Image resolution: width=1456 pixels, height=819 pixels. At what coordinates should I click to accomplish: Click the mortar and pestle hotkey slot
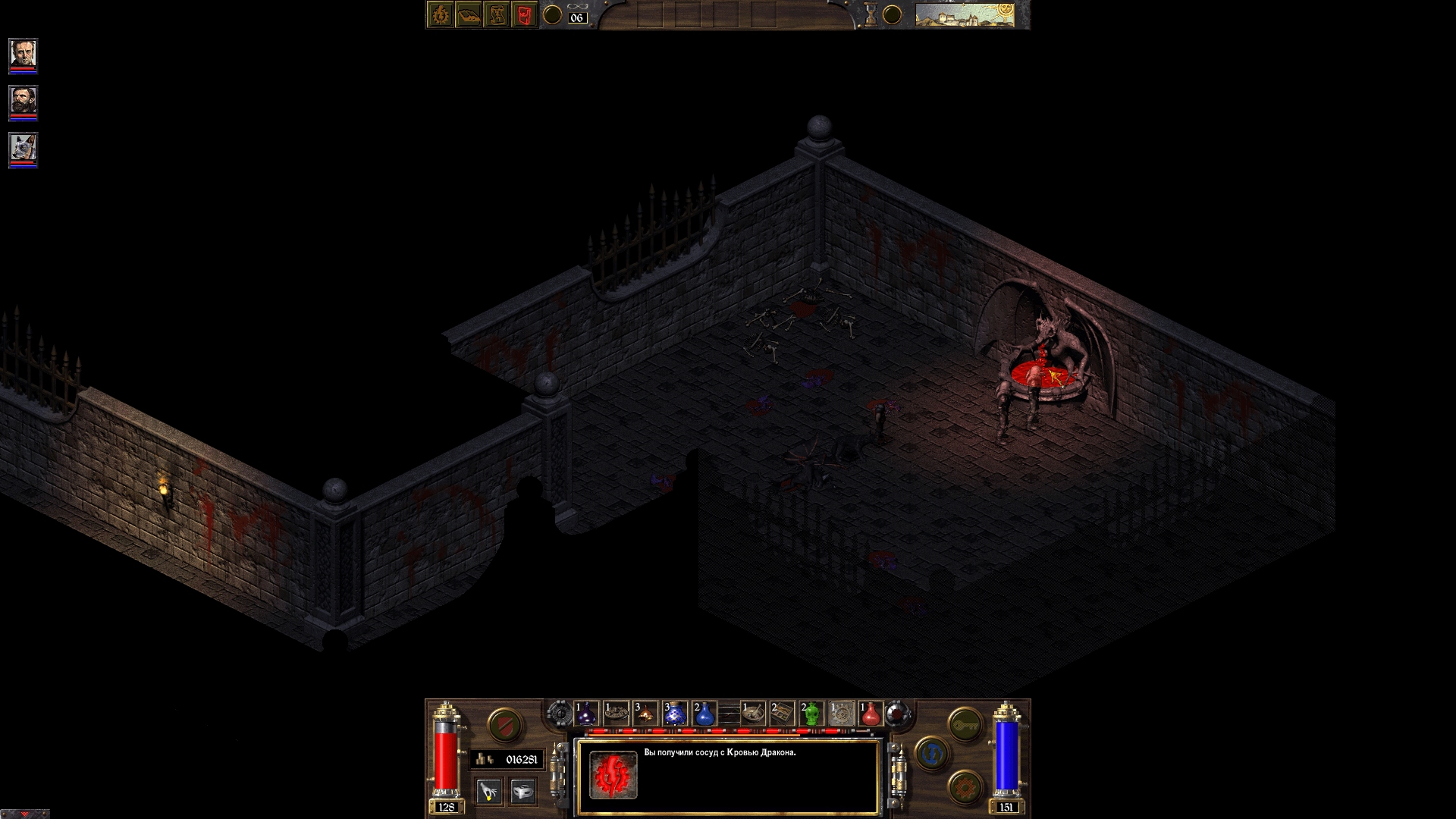tap(752, 714)
